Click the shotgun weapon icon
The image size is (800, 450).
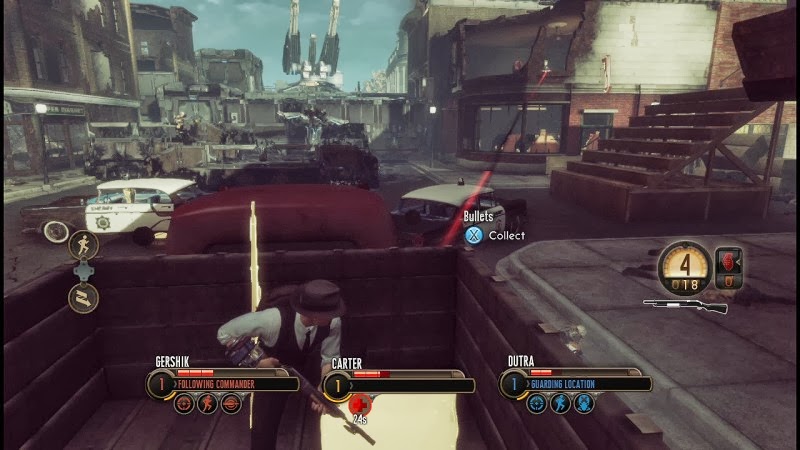pyautogui.click(x=684, y=305)
